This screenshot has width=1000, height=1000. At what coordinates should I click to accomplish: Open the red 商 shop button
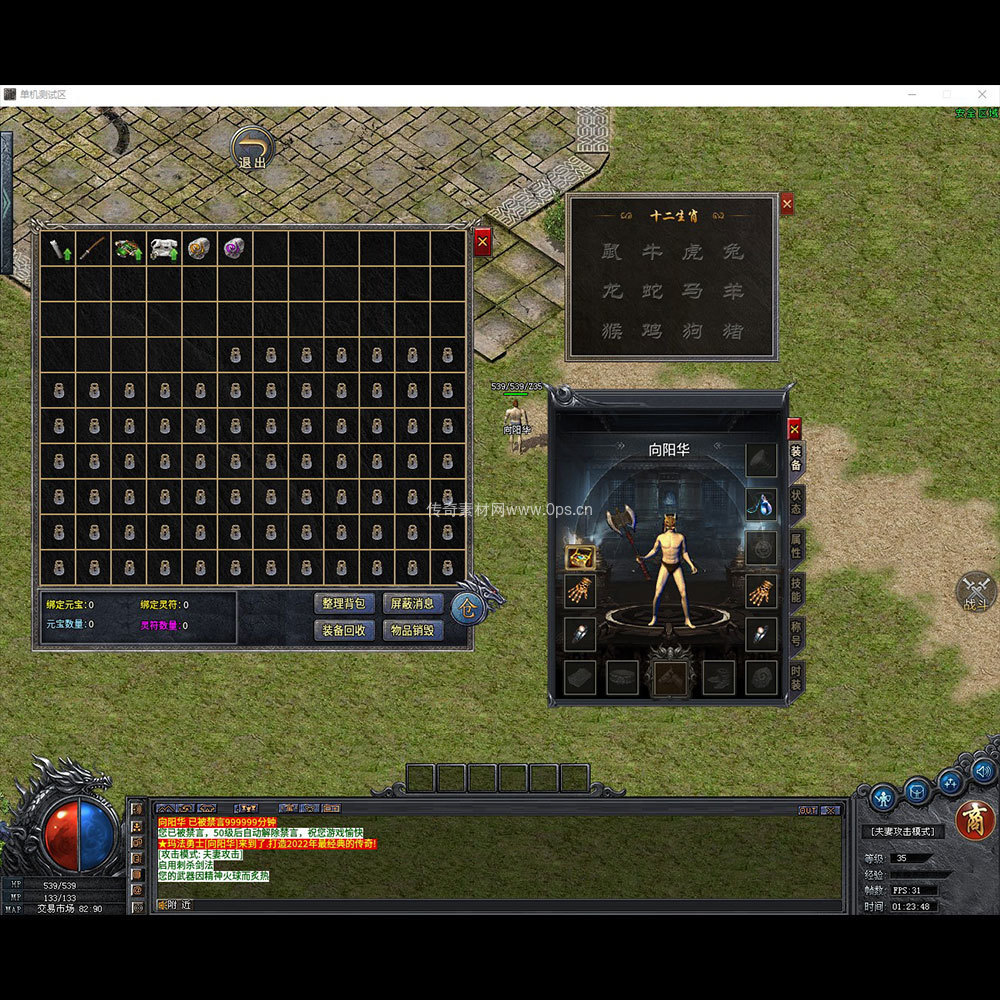(974, 821)
